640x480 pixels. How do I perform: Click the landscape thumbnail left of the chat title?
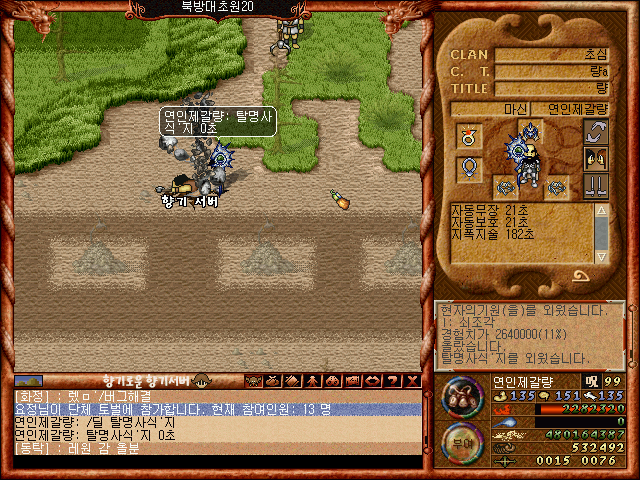click(x=28, y=381)
